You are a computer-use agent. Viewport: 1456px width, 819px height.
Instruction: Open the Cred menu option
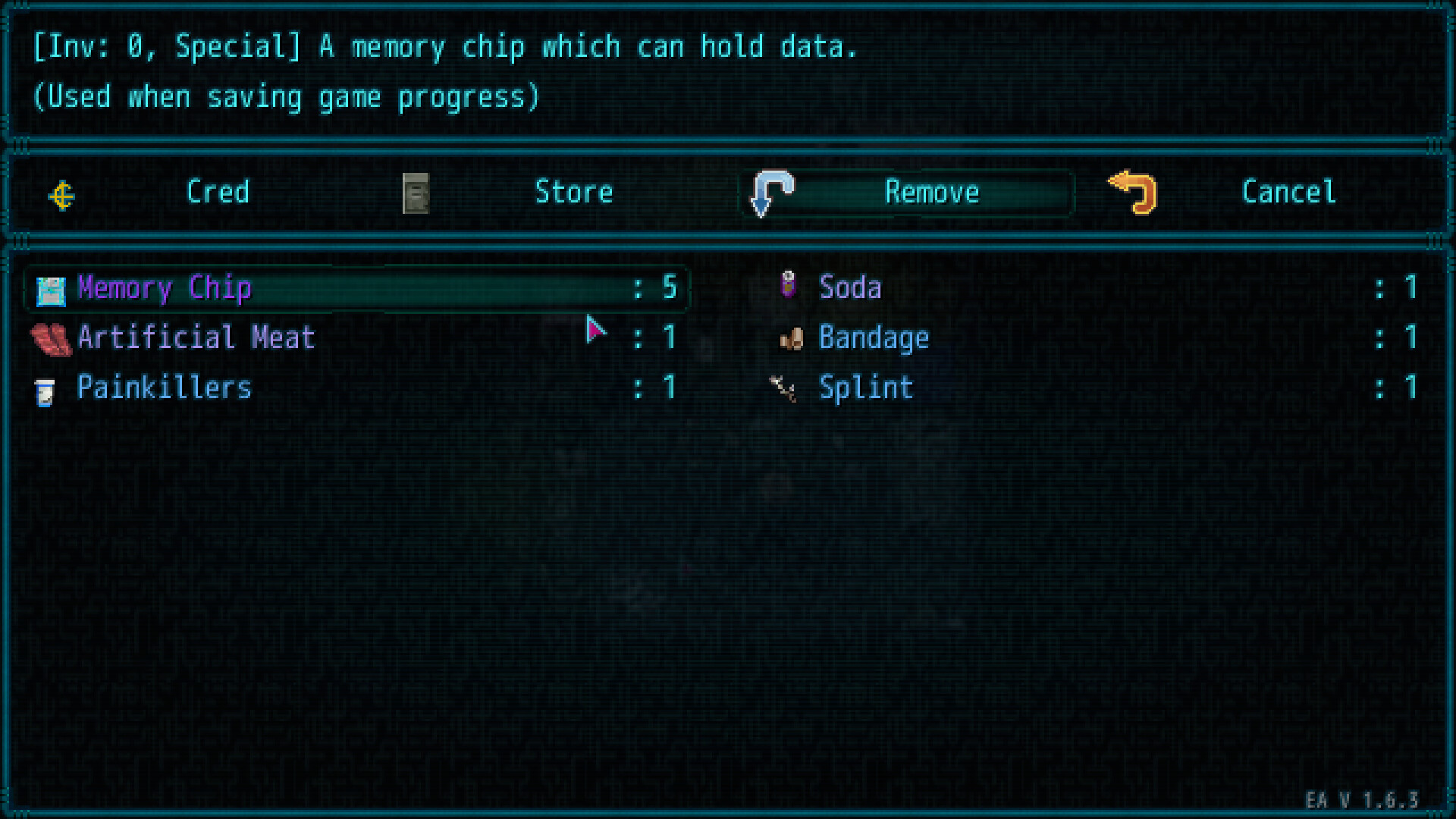tap(218, 193)
